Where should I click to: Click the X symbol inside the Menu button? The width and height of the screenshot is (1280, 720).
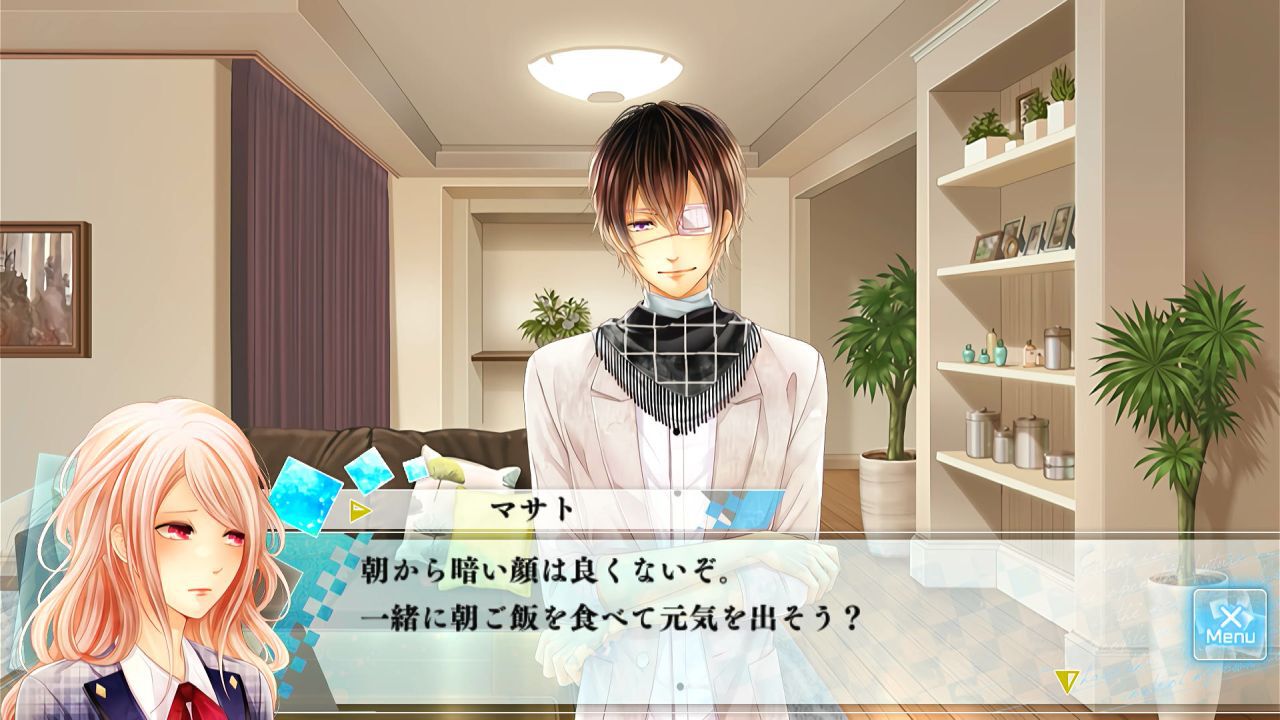pyautogui.click(x=1231, y=618)
